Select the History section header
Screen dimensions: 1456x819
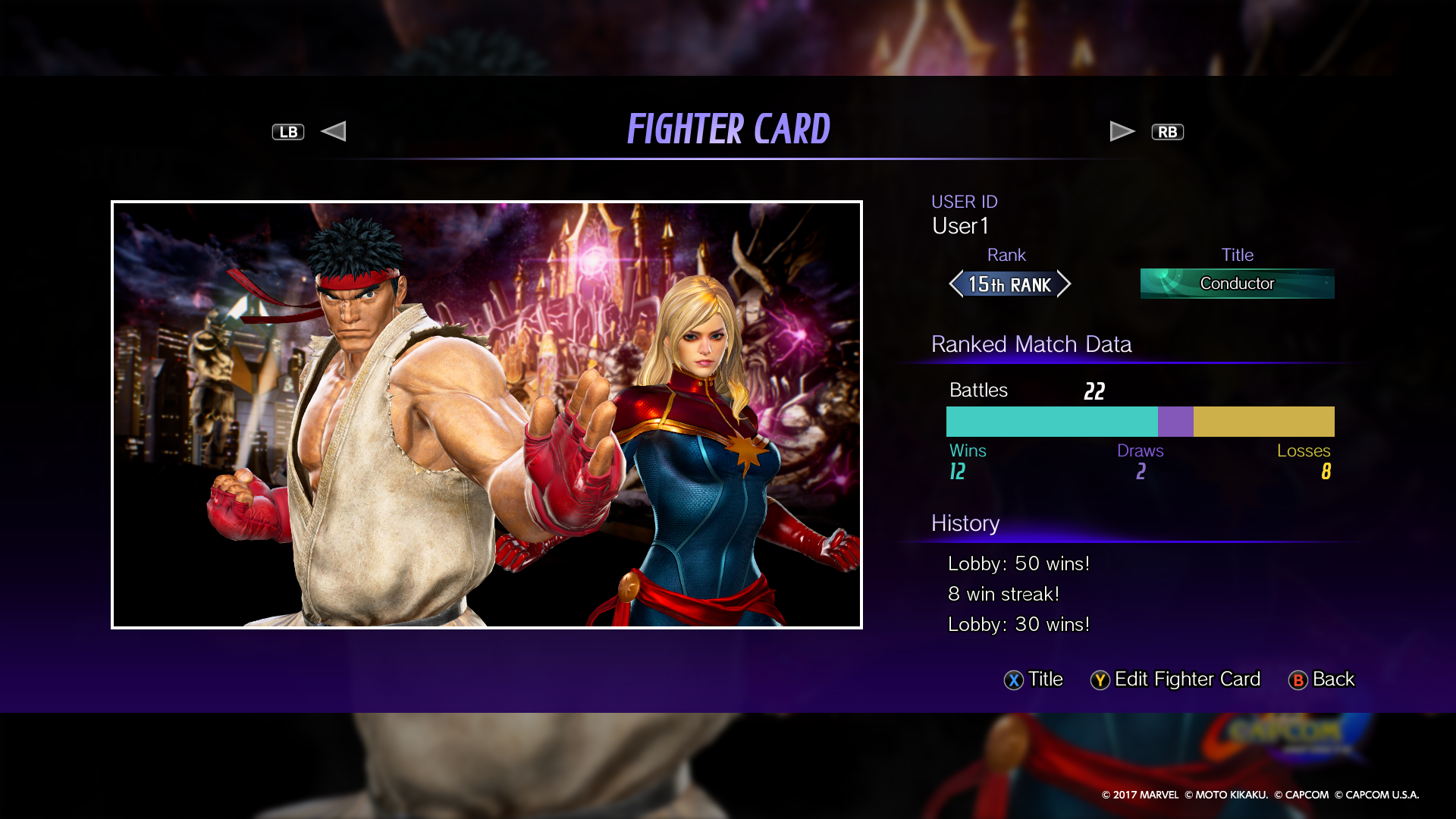pos(965,523)
